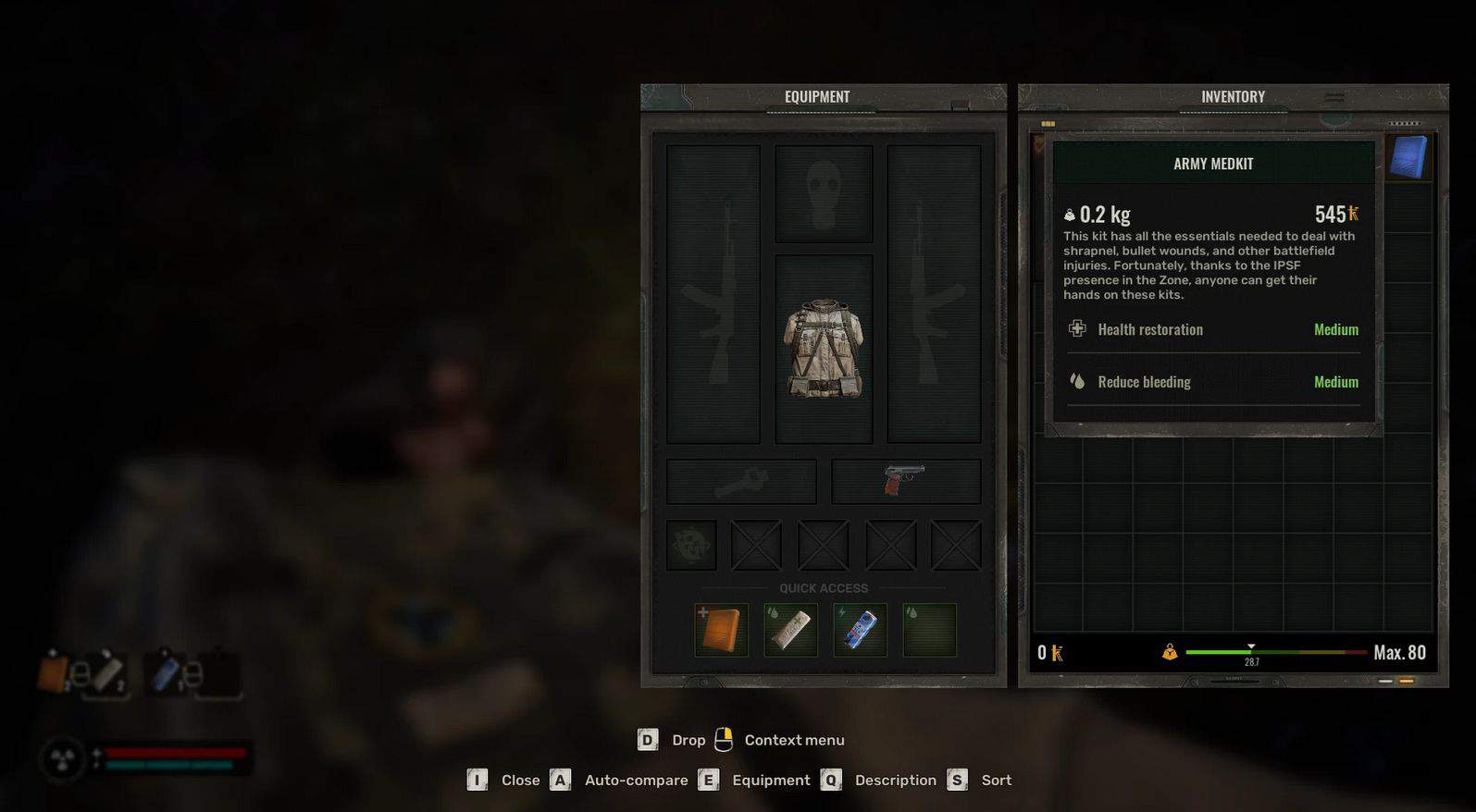
Task: Select the equipped body armor vest slot
Action: [x=824, y=349]
